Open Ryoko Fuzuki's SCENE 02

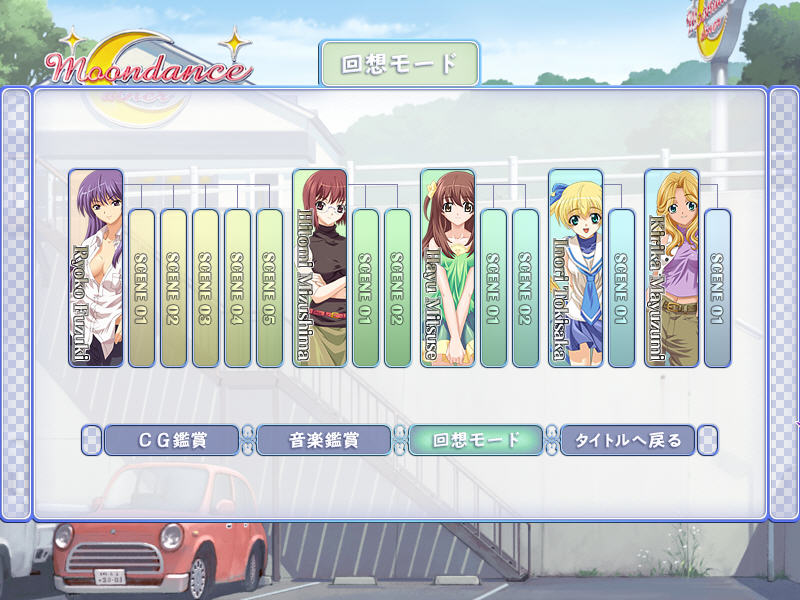click(x=173, y=288)
